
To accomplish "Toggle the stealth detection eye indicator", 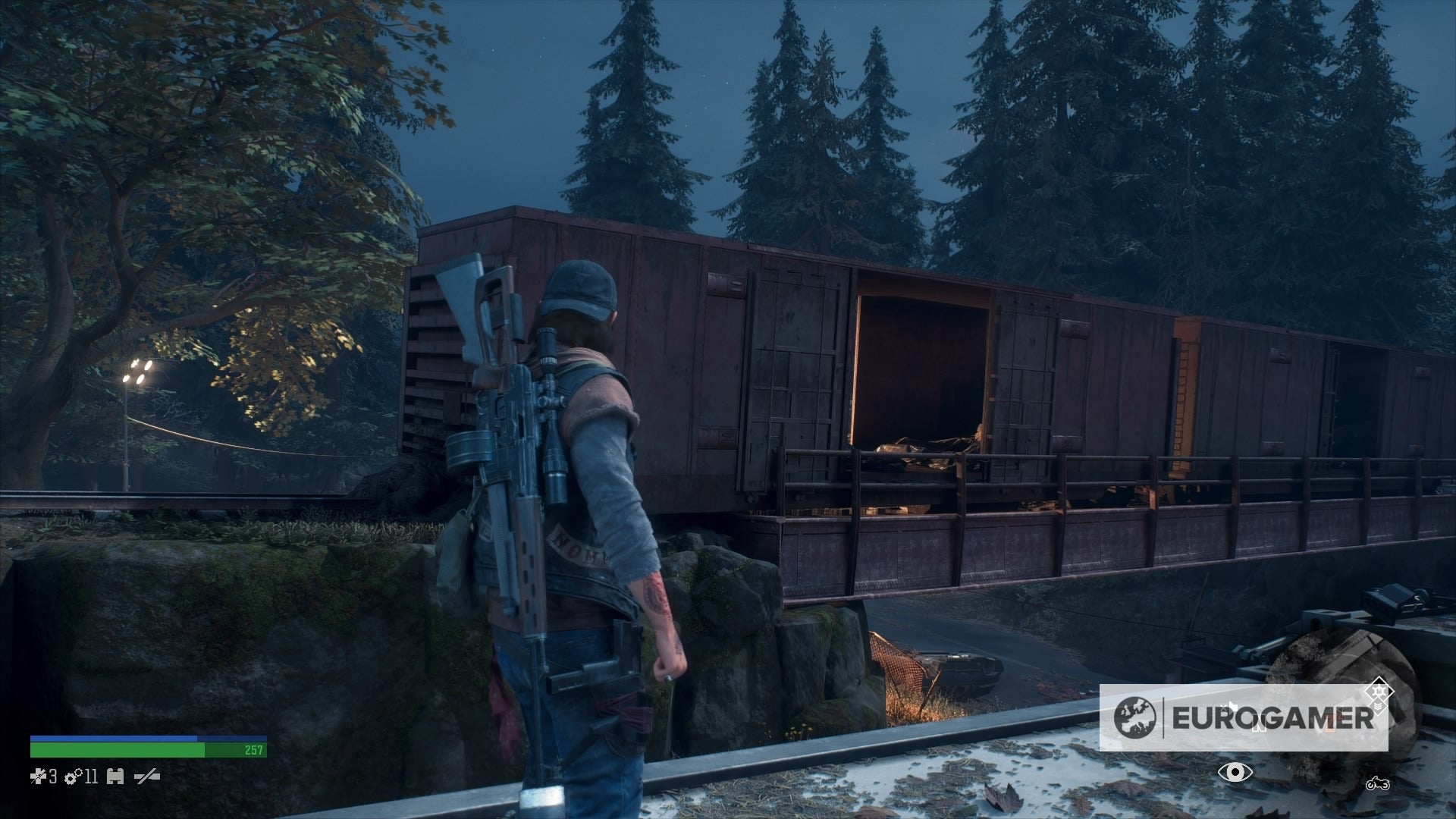I will click(1236, 772).
